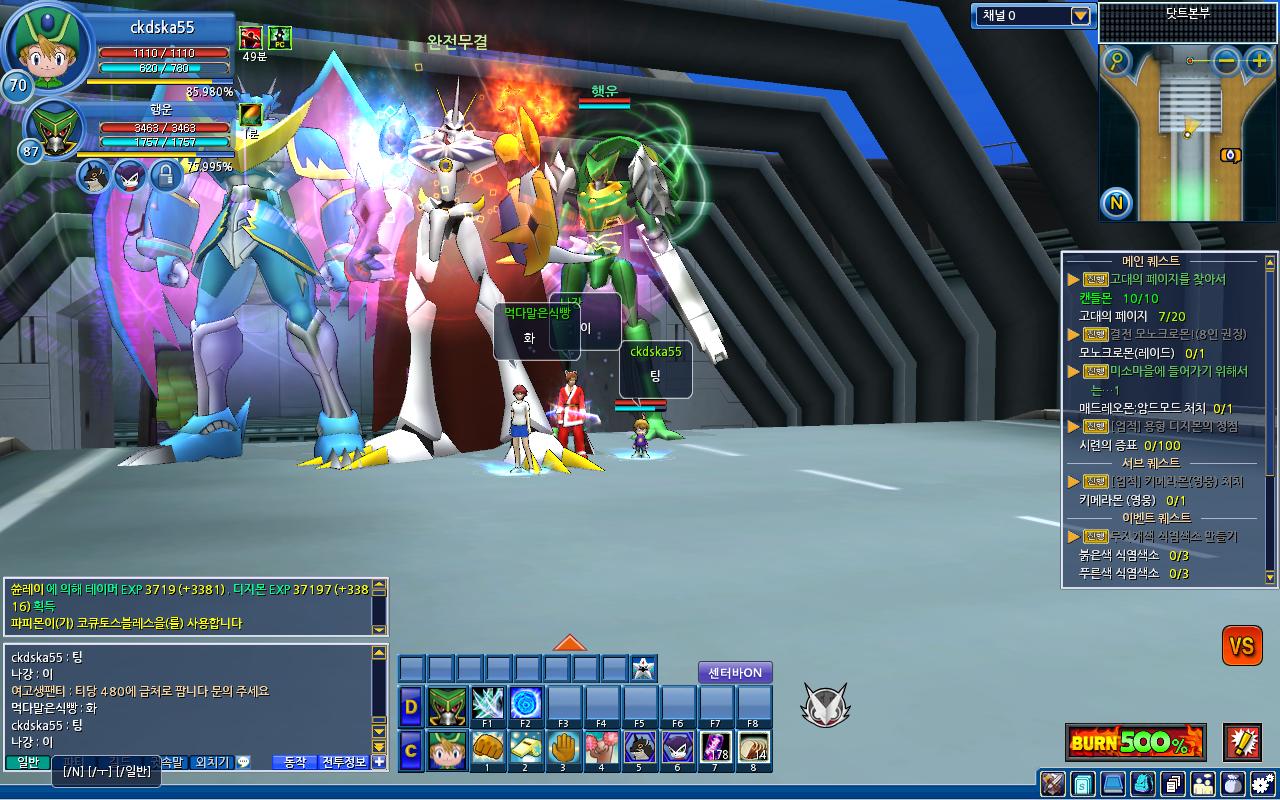Click the N compass button on minimap

pos(1117,204)
